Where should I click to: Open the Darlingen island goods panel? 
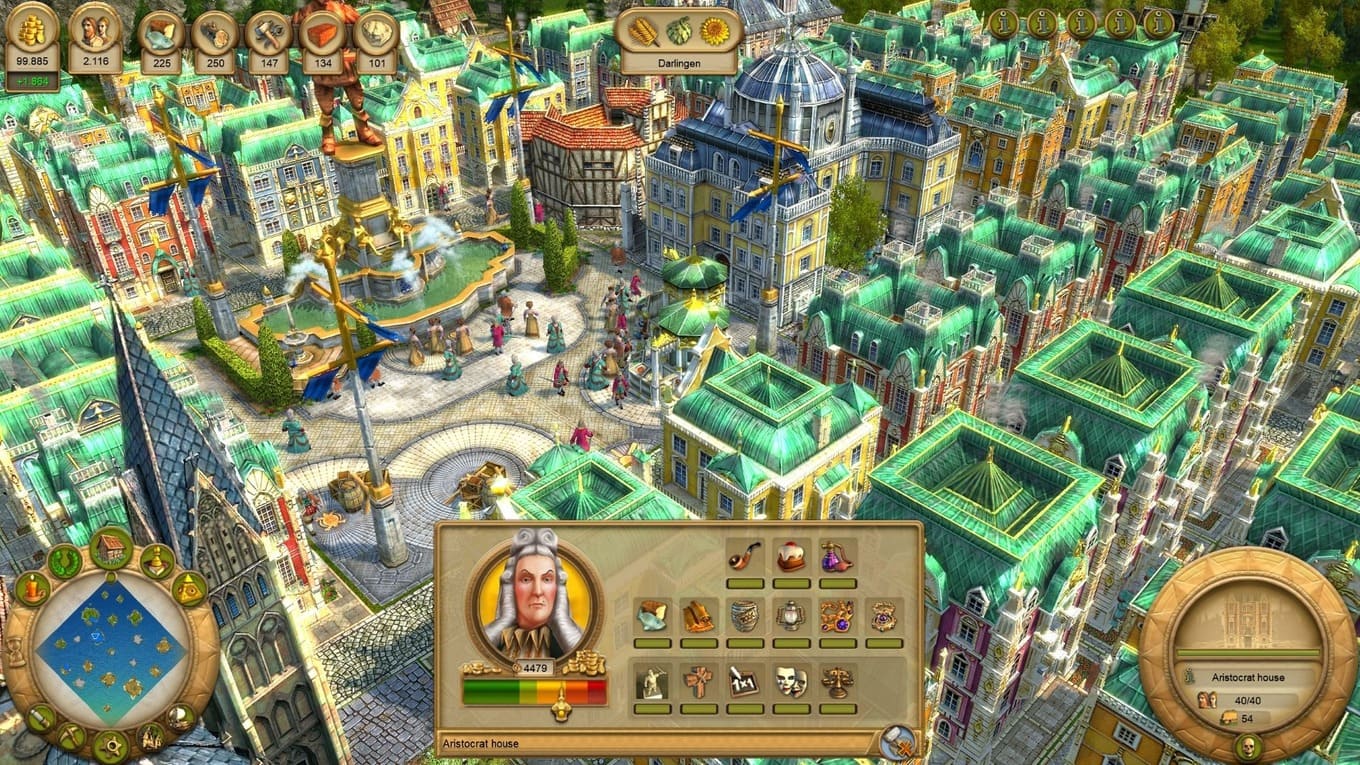point(680,40)
